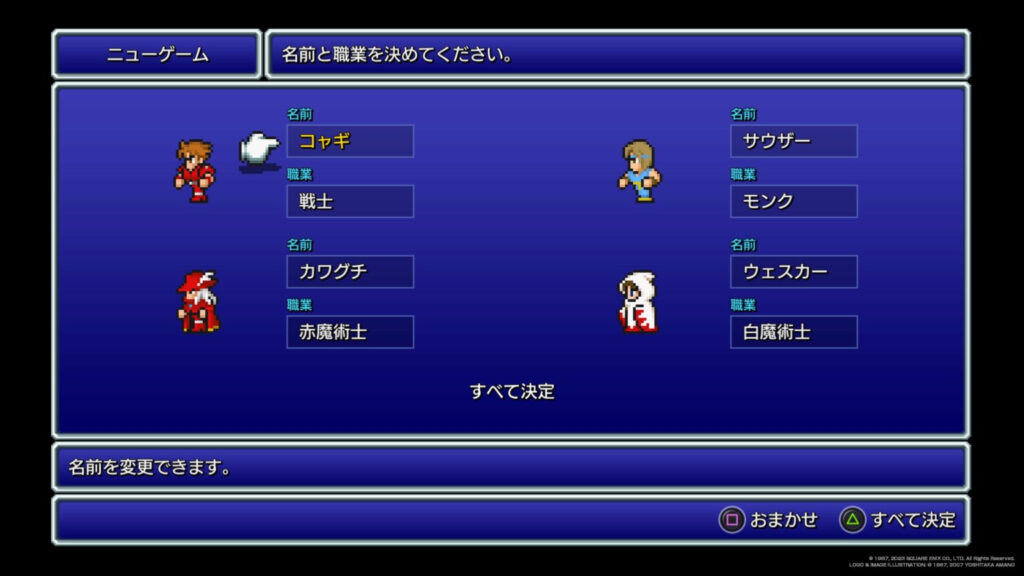
Task: Confirm the party with center すべて決定
Action: pos(512,391)
